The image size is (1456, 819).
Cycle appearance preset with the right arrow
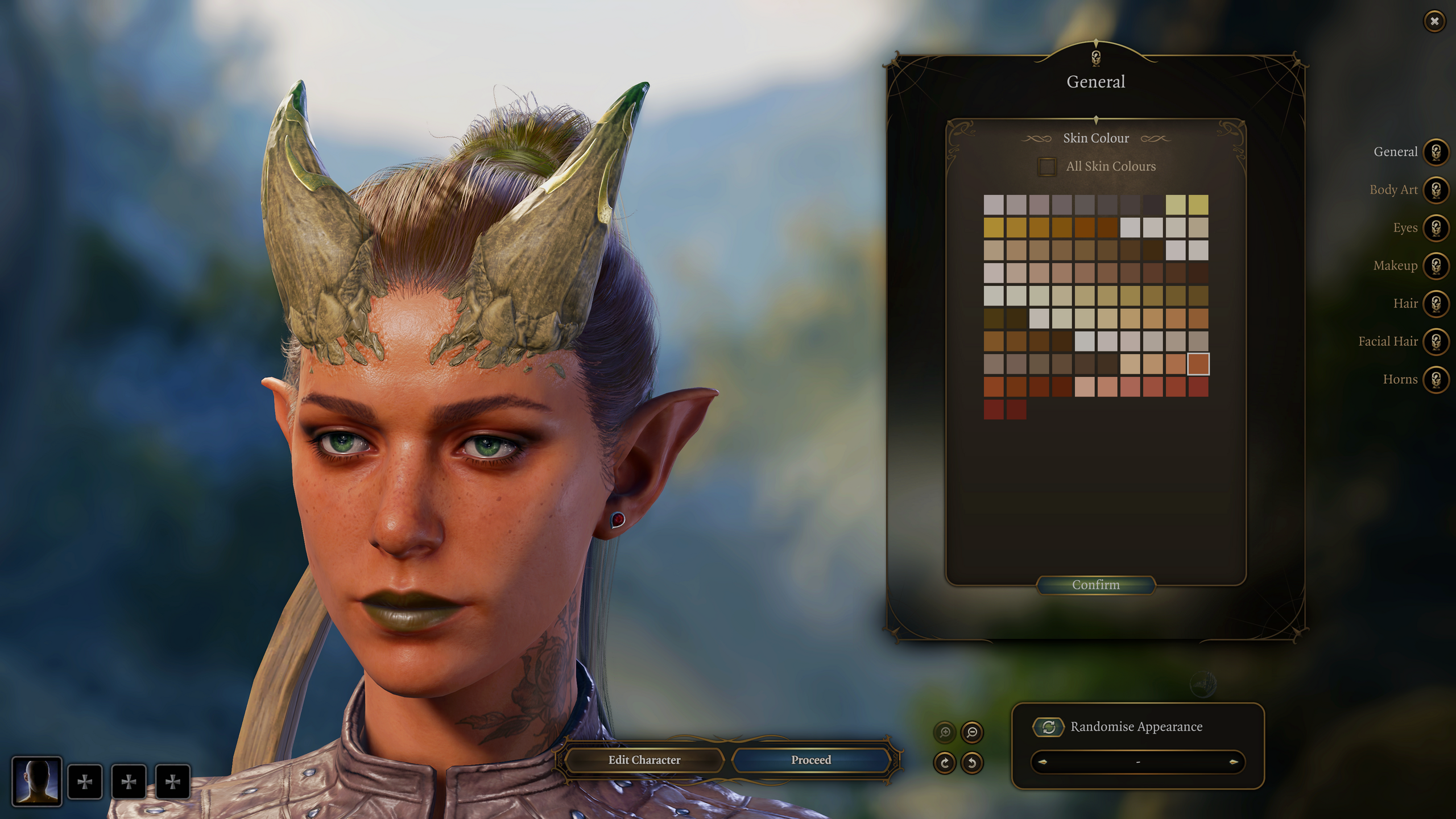point(1233,762)
